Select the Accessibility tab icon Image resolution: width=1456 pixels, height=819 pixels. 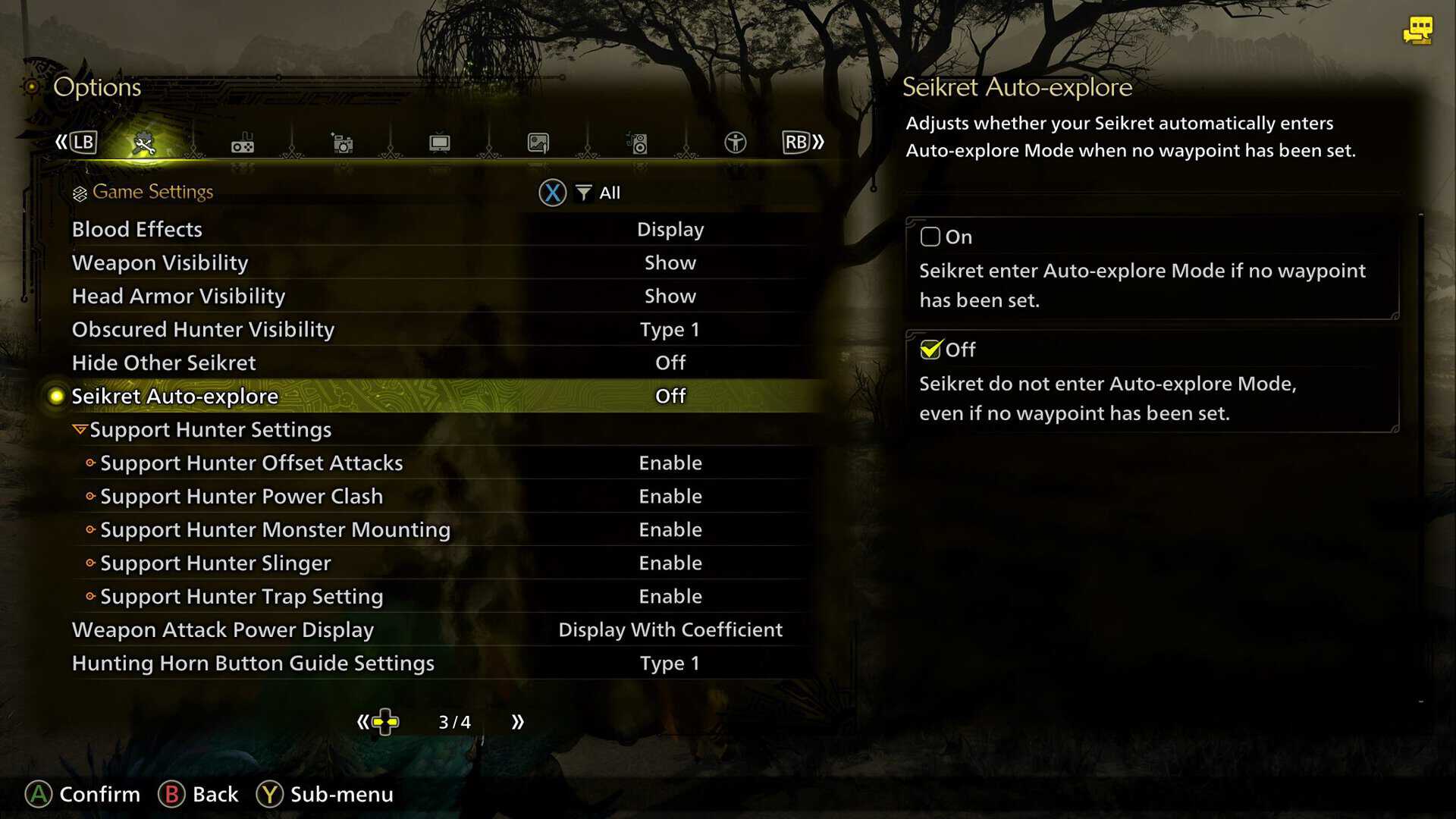click(734, 143)
